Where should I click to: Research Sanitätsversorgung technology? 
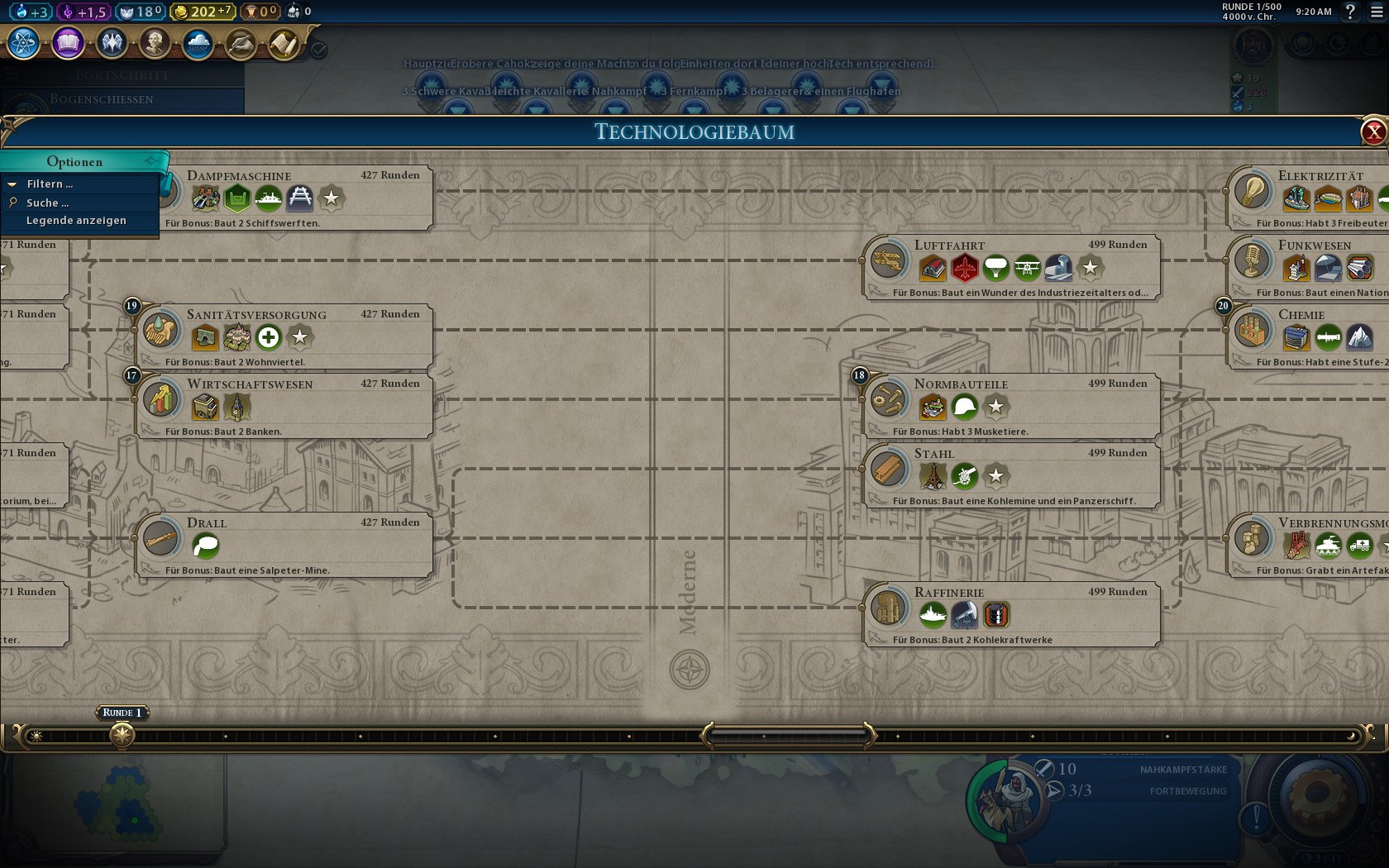256,315
